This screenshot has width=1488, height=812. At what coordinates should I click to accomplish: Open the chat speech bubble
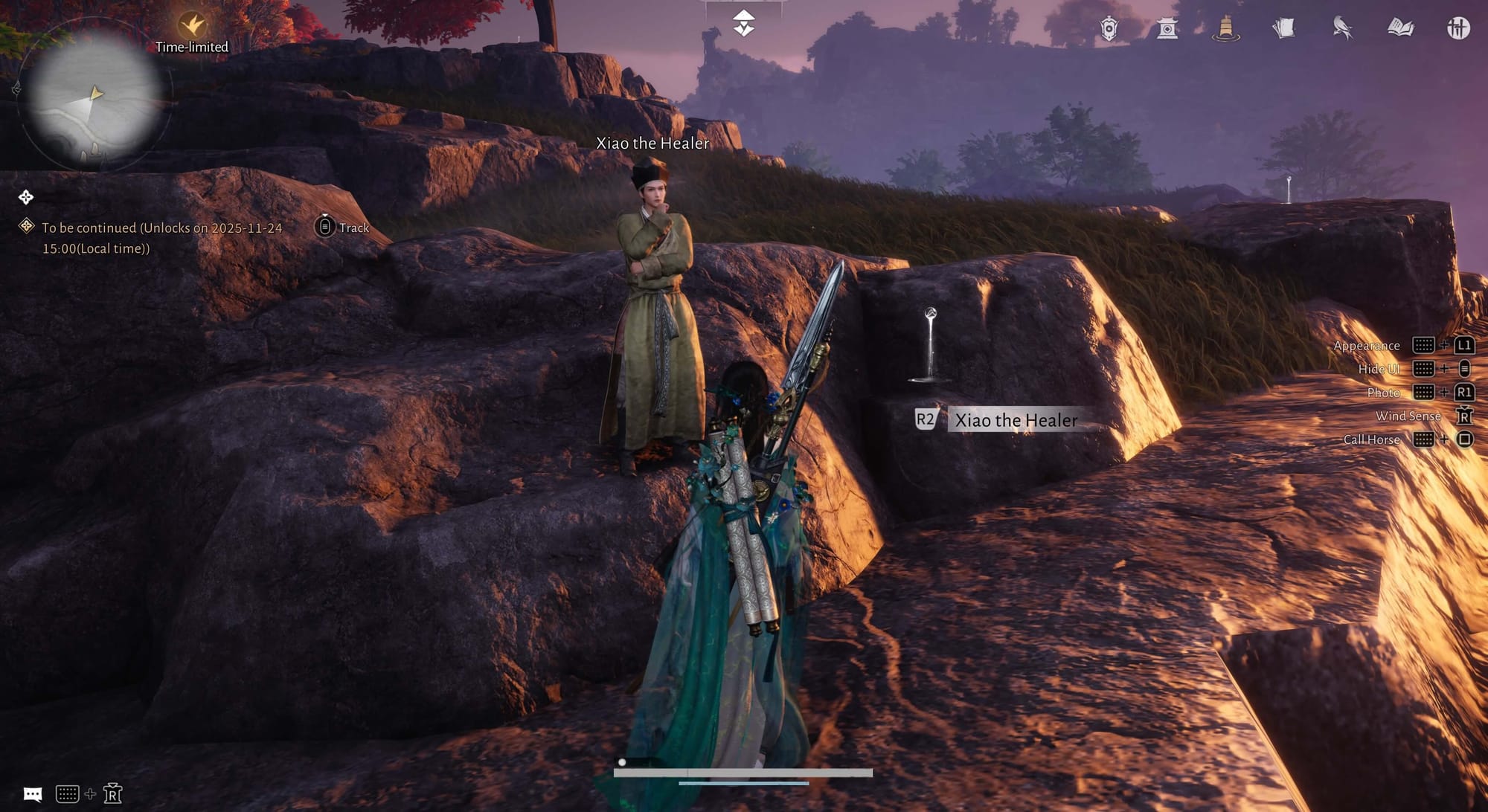point(33,794)
